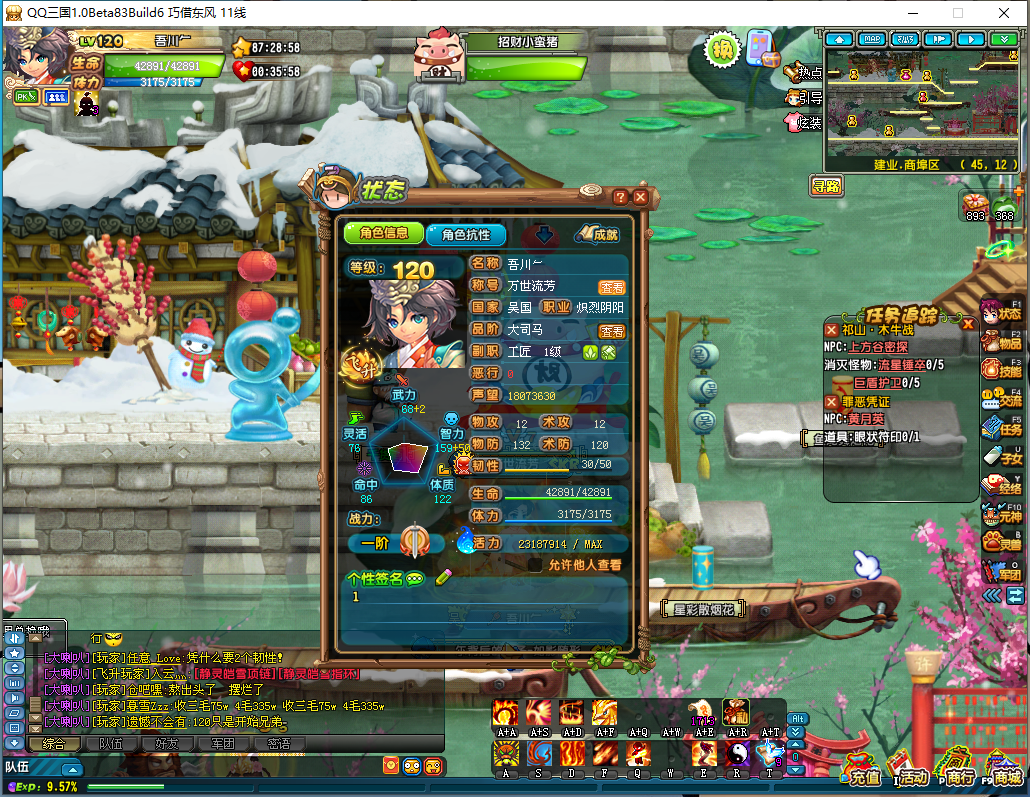Toggle the 允许他人查看 checkbox
The image size is (1030, 797).
click(535, 565)
